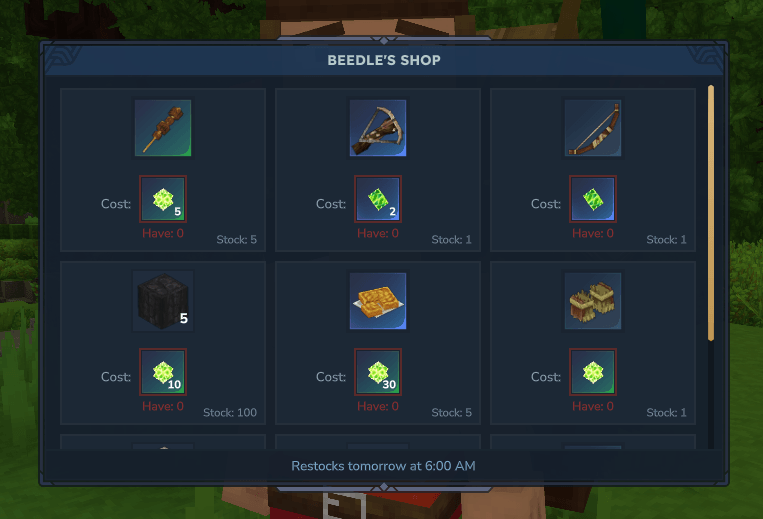Image resolution: width=763 pixels, height=519 pixels.
Task: Click the pie's cost of 30 icon
Action: (x=378, y=372)
